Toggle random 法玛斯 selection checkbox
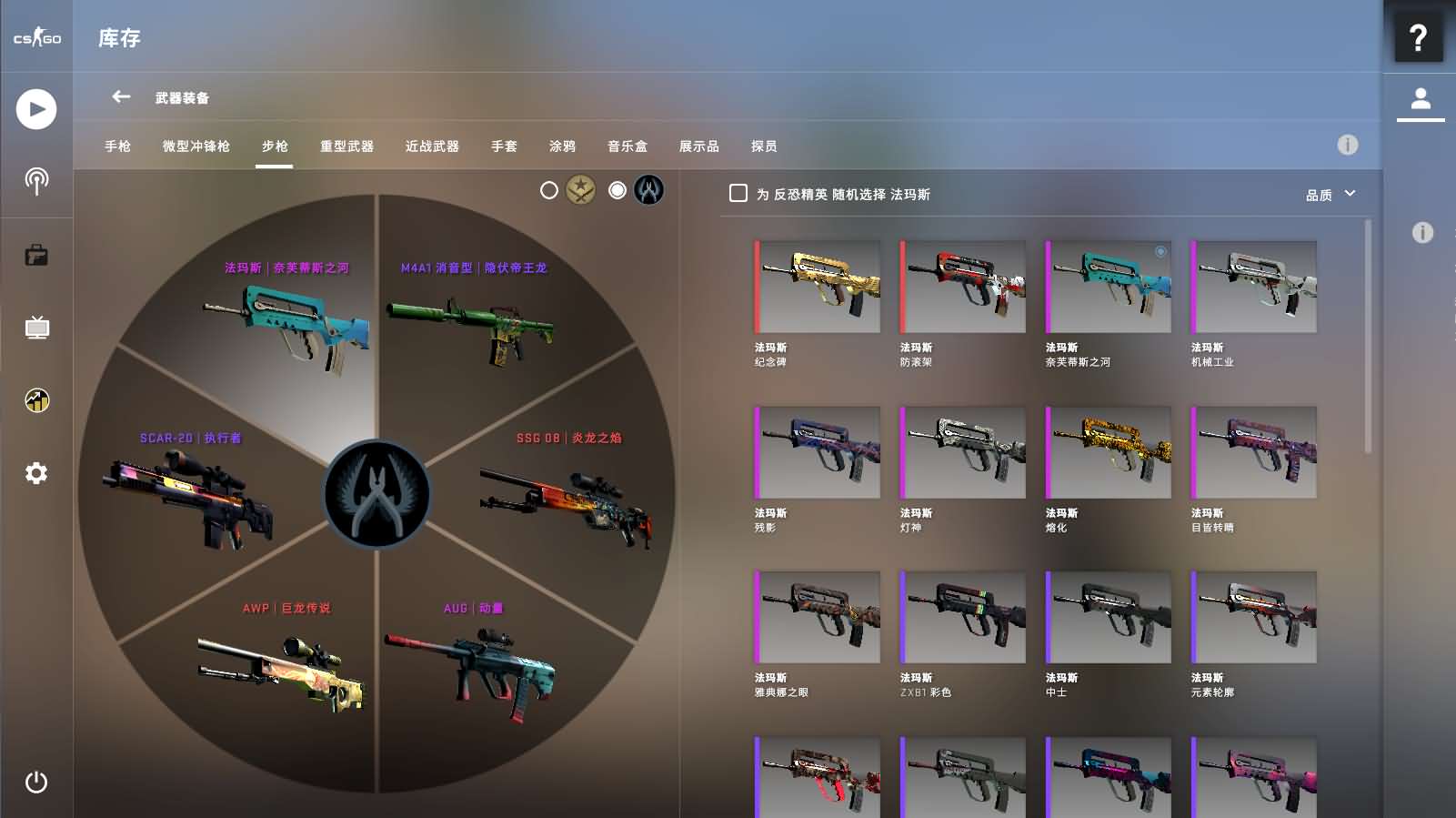Image resolution: width=1456 pixels, height=818 pixels. [x=738, y=194]
